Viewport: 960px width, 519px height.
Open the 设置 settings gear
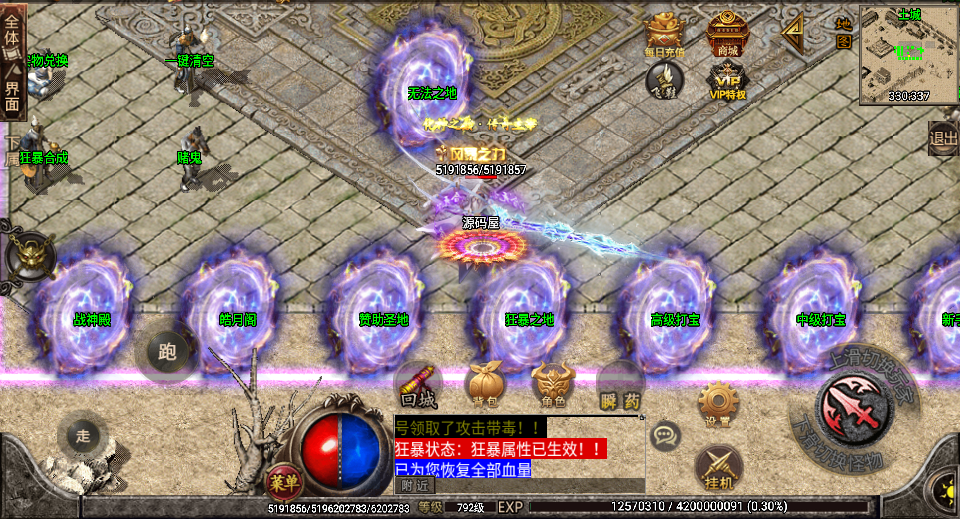[x=718, y=403]
